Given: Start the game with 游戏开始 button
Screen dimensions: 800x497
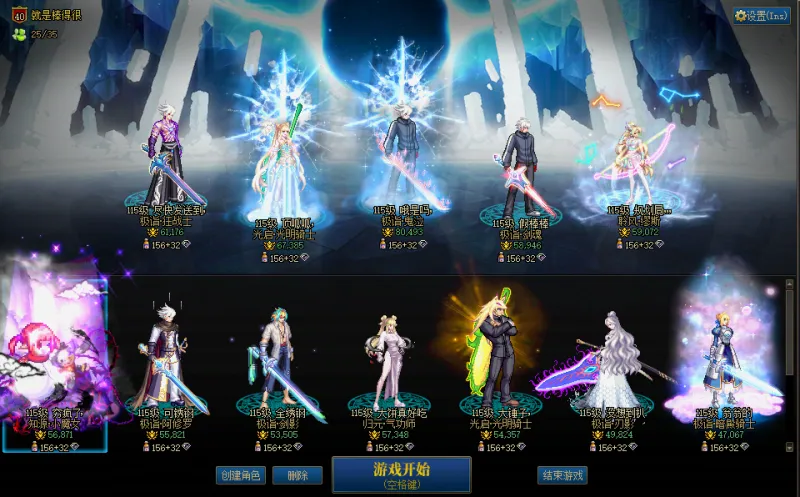Looking at the screenshot, I should [401, 474].
